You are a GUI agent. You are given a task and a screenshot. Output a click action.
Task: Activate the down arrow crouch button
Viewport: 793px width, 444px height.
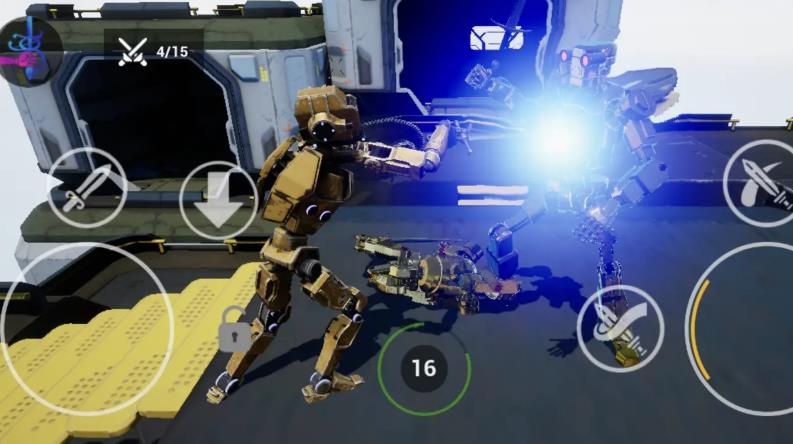click(x=219, y=200)
